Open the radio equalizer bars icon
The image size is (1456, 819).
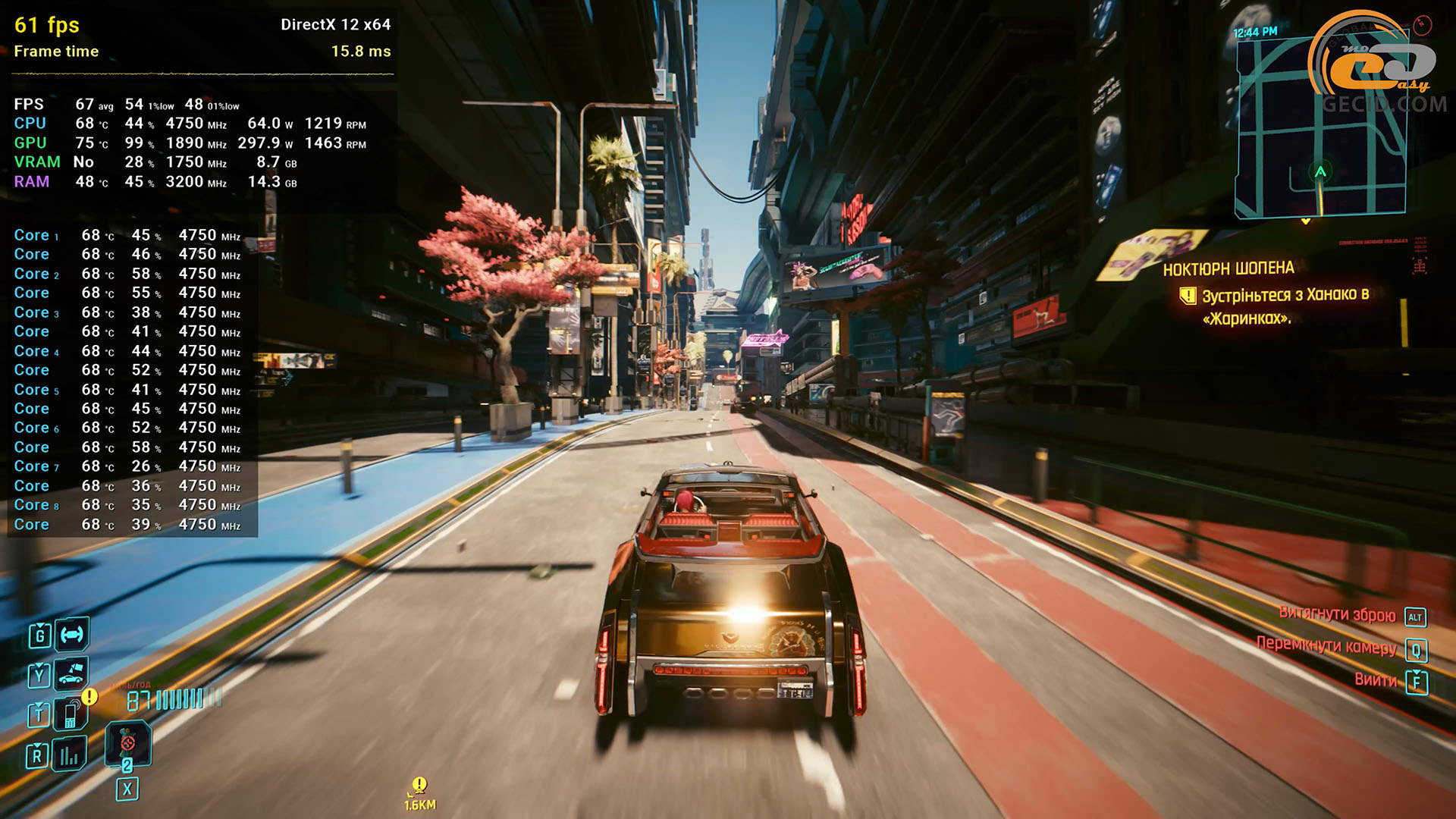[69, 755]
